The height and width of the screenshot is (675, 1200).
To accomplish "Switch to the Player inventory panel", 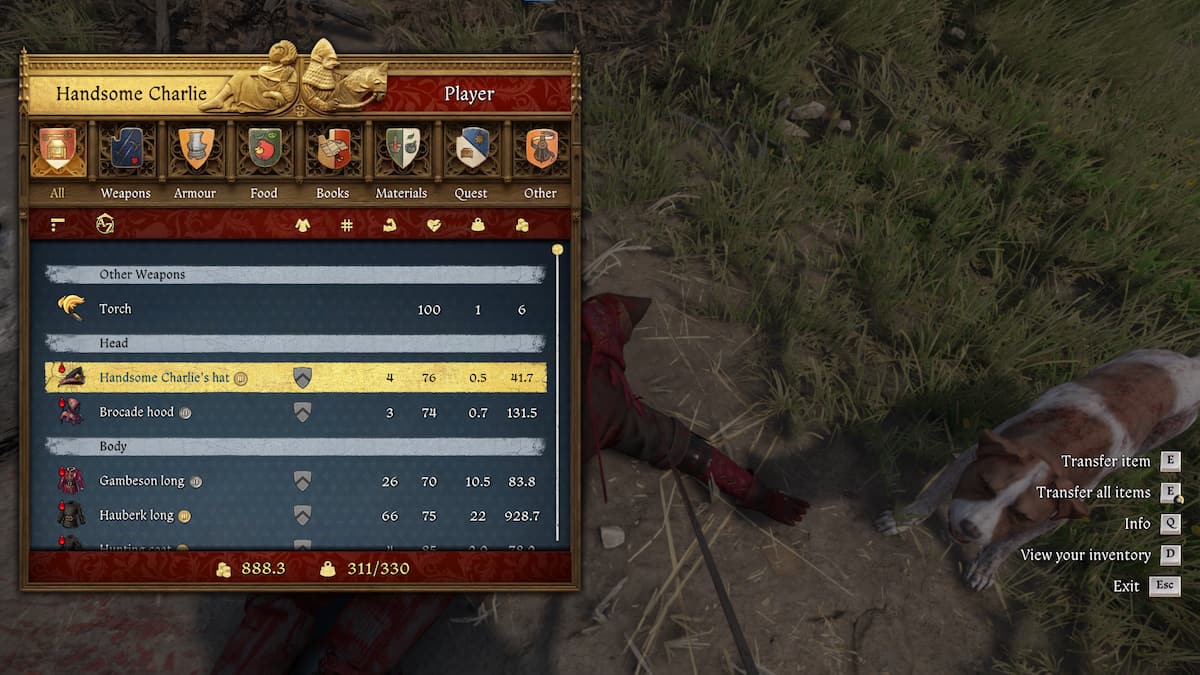I will (x=469, y=94).
